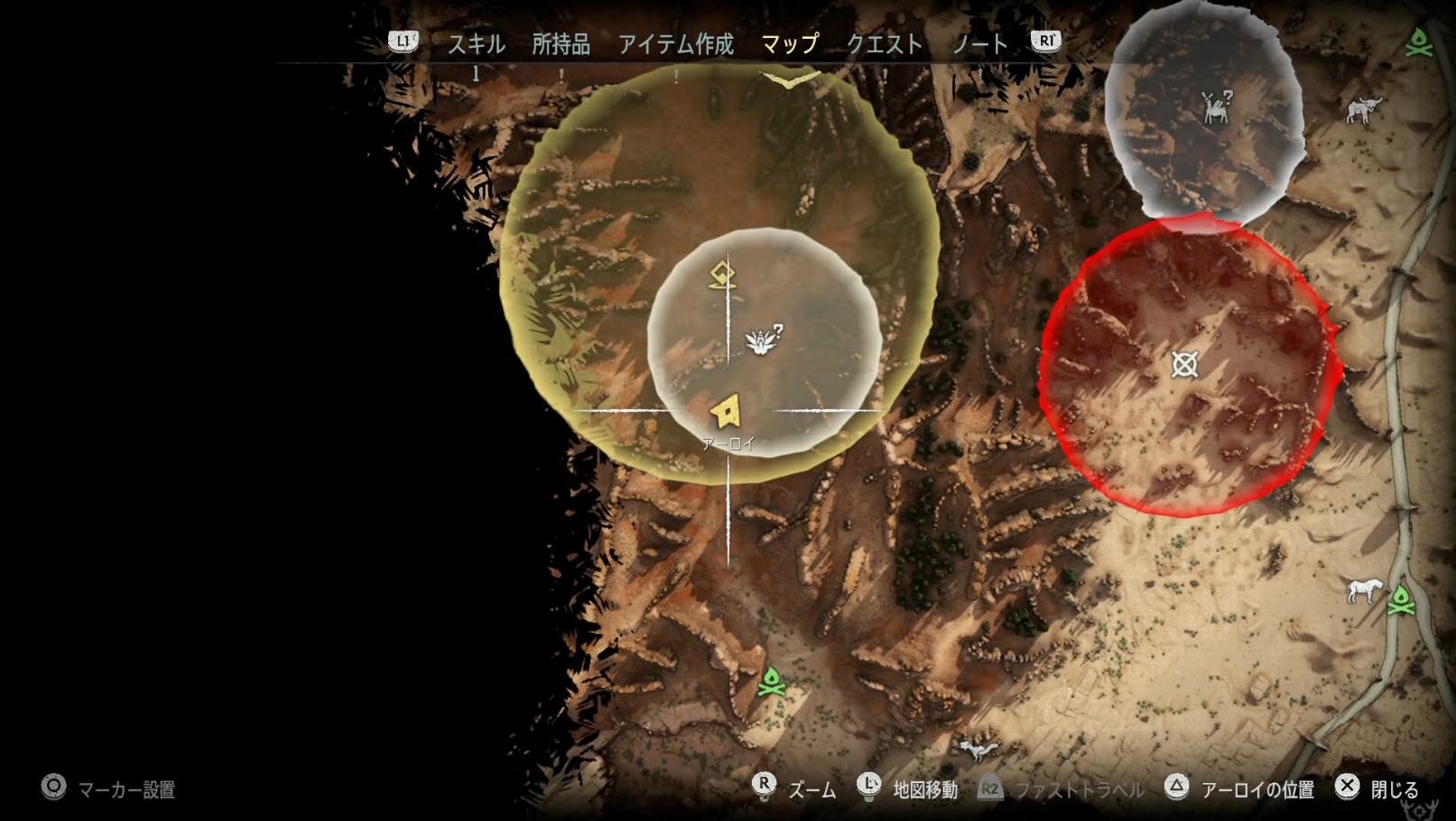
Task: Select the crossed-circle bandit camp marker in the red zone
Action: pyautogui.click(x=1184, y=364)
